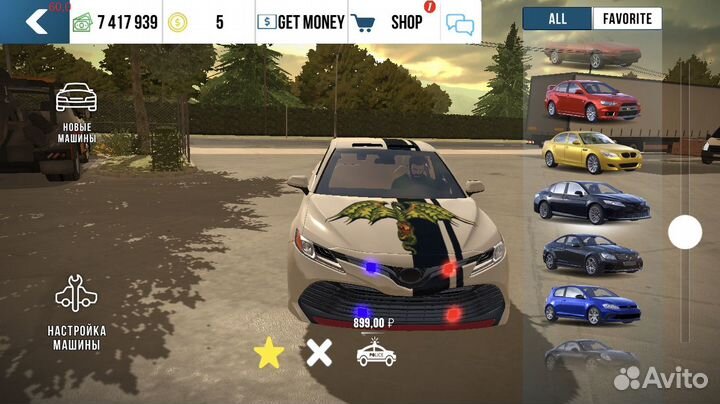Show the FAVORITE cars tab

coord(627,18)
